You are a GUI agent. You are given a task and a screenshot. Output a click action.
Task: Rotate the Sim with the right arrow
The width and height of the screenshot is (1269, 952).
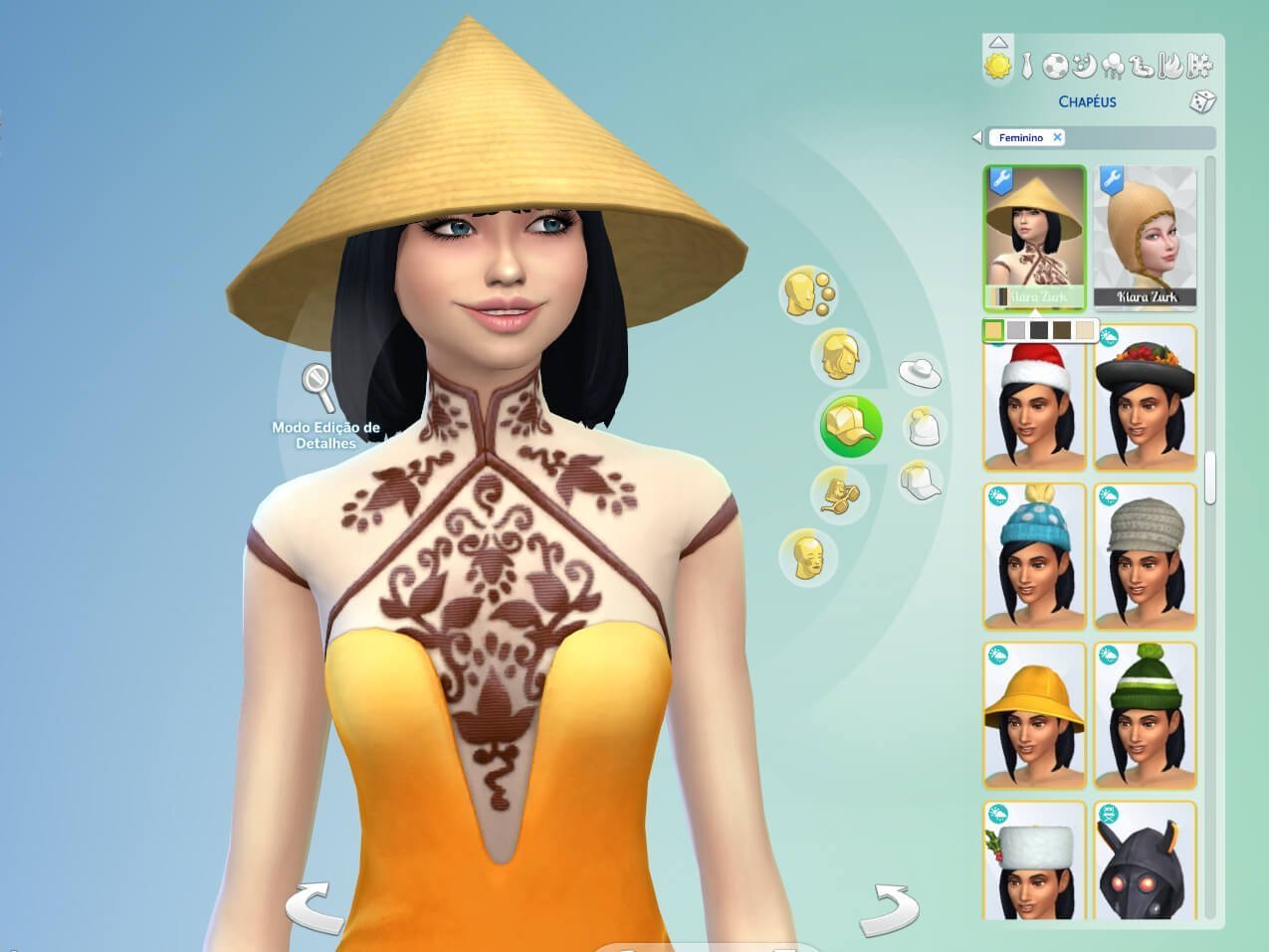[890, 908]
